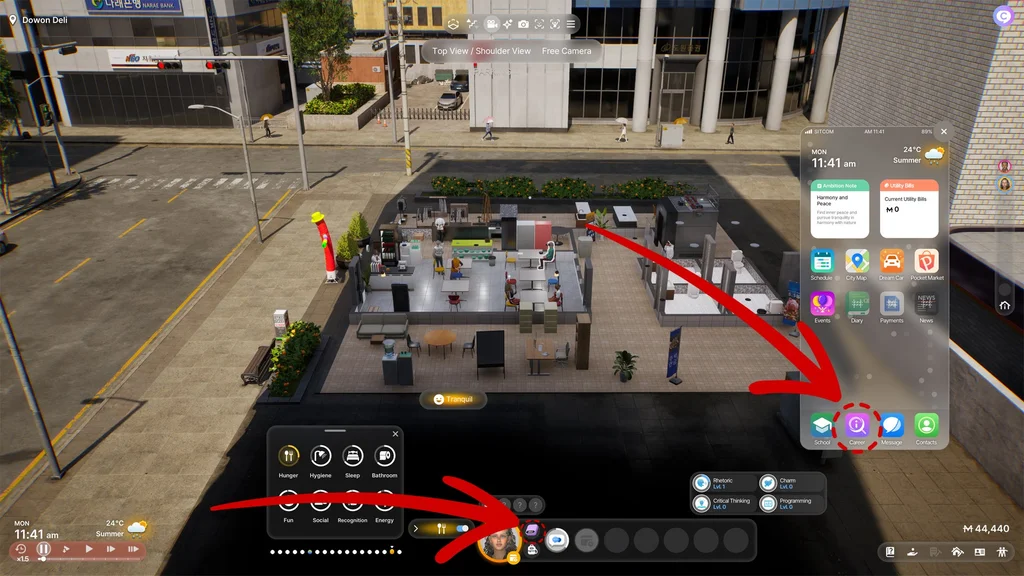Open the School app on the phone
This screenshot has width=1024, height=576.
(x=822, y=425)
